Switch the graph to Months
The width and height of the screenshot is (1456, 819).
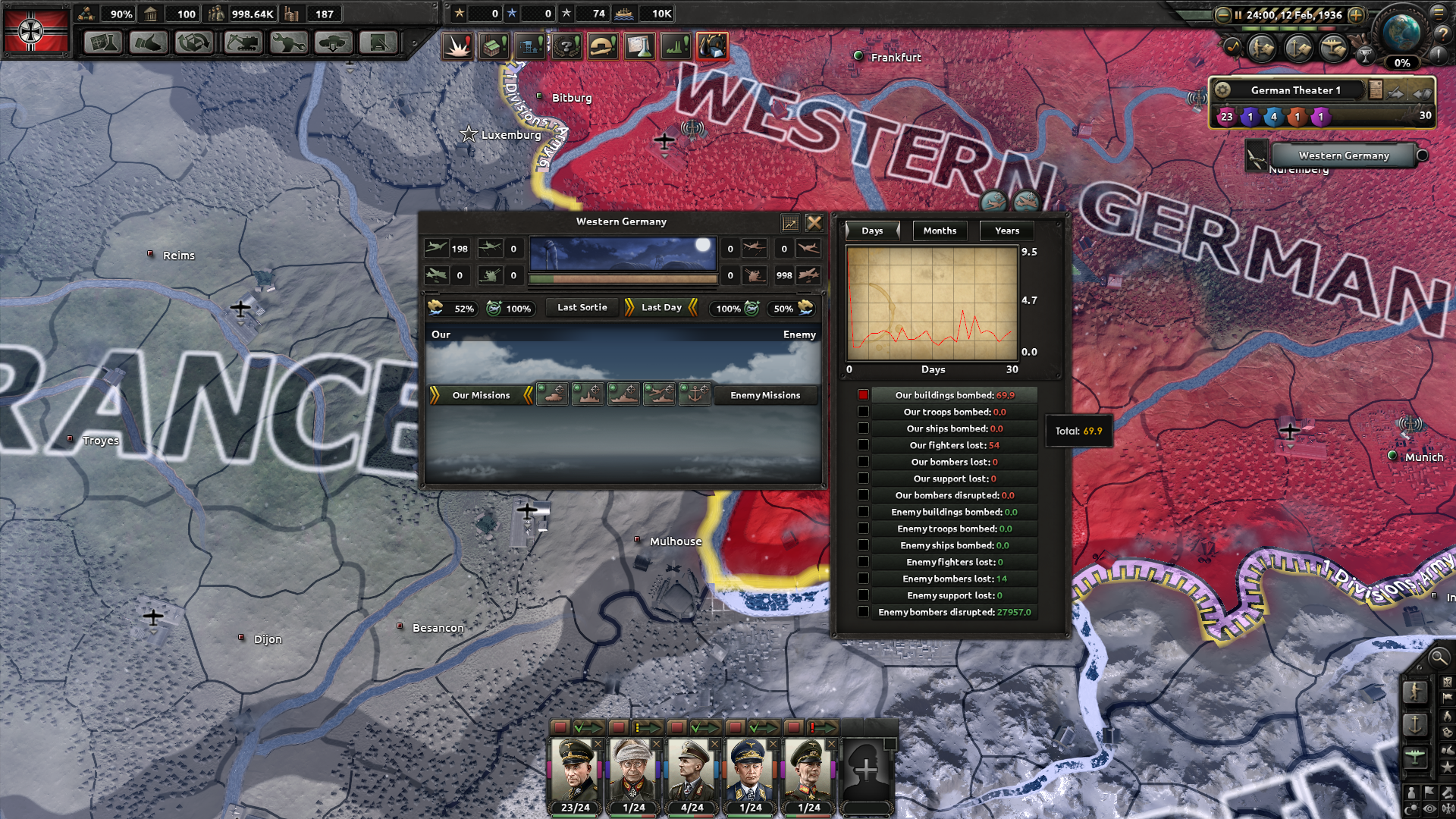[x=940, y=231]
